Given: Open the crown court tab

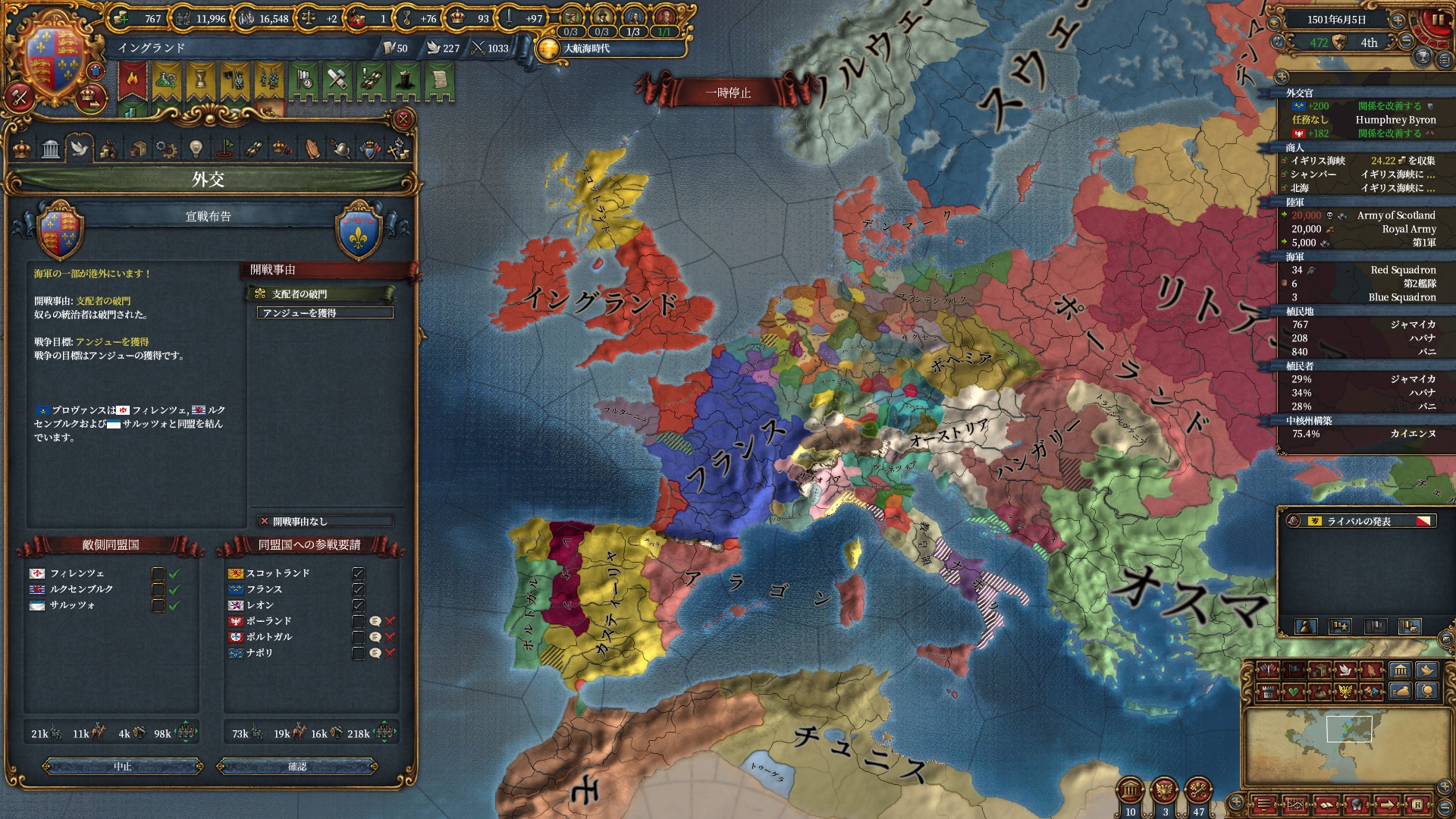Looking at the screenshot, I should [22, 149].
